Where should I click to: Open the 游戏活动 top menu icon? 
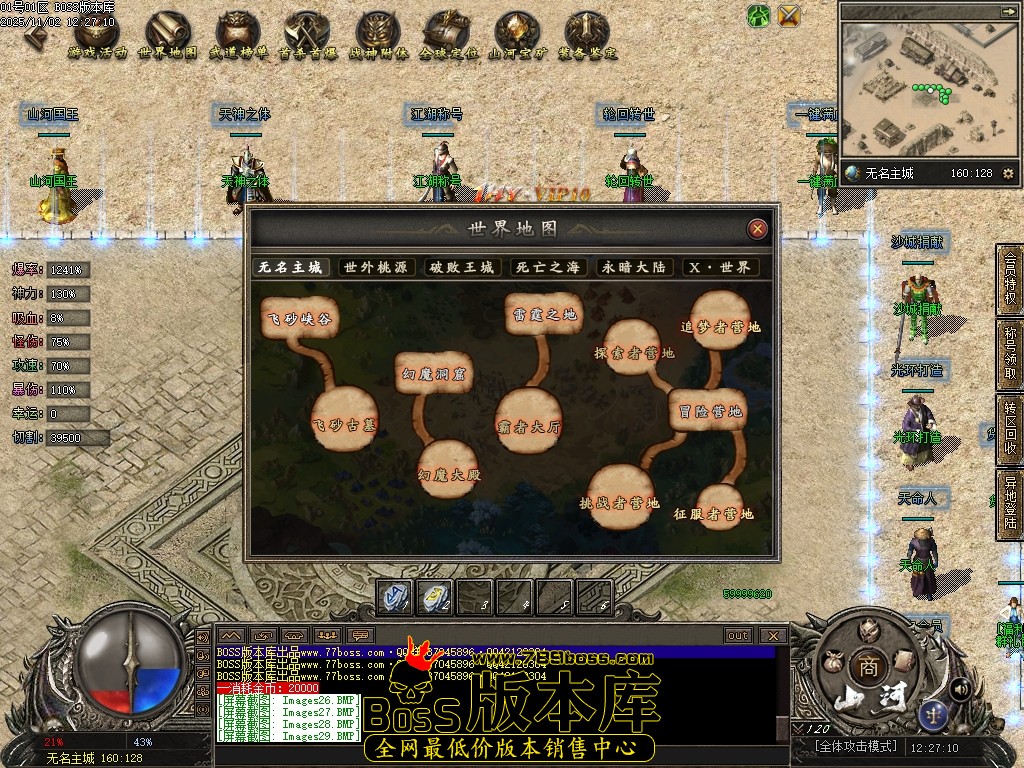coord(96,36)
